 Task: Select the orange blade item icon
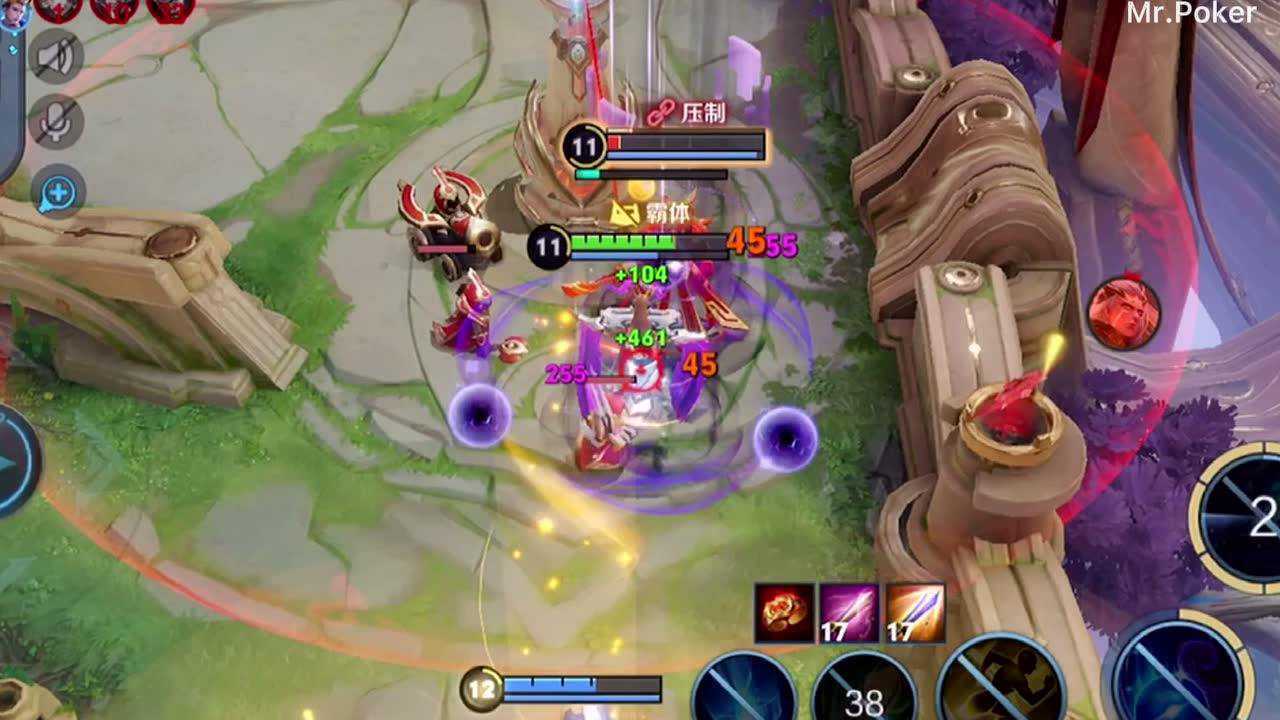pos(915,613)
